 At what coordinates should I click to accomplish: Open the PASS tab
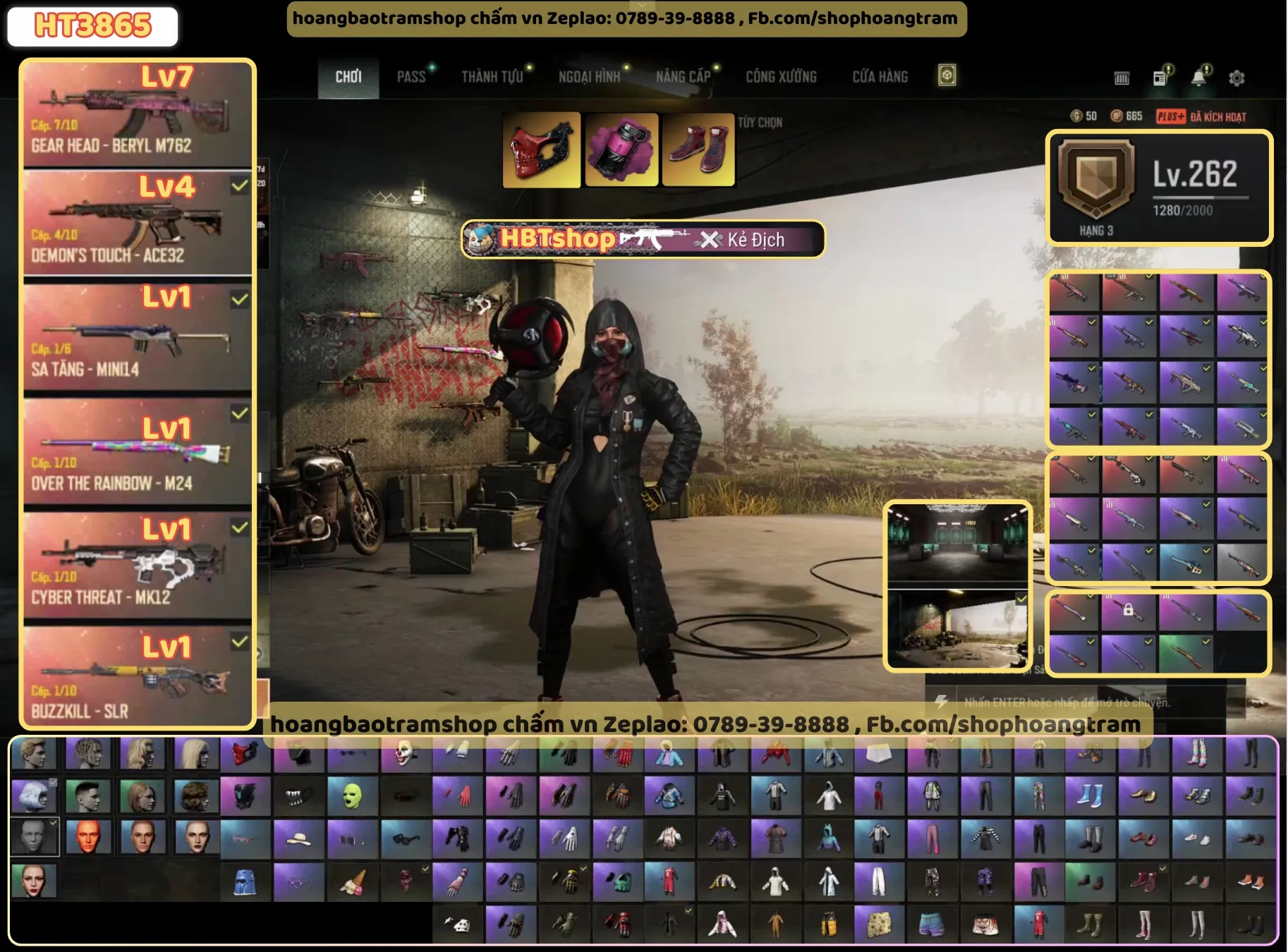point(411,77)
